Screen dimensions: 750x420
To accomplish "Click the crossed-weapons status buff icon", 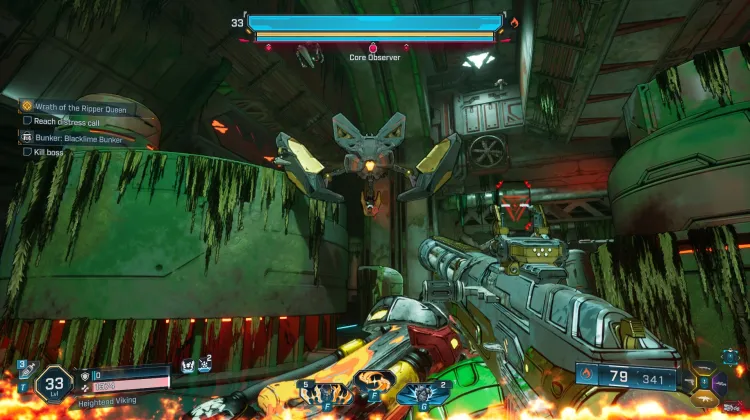I will [186, 366].
